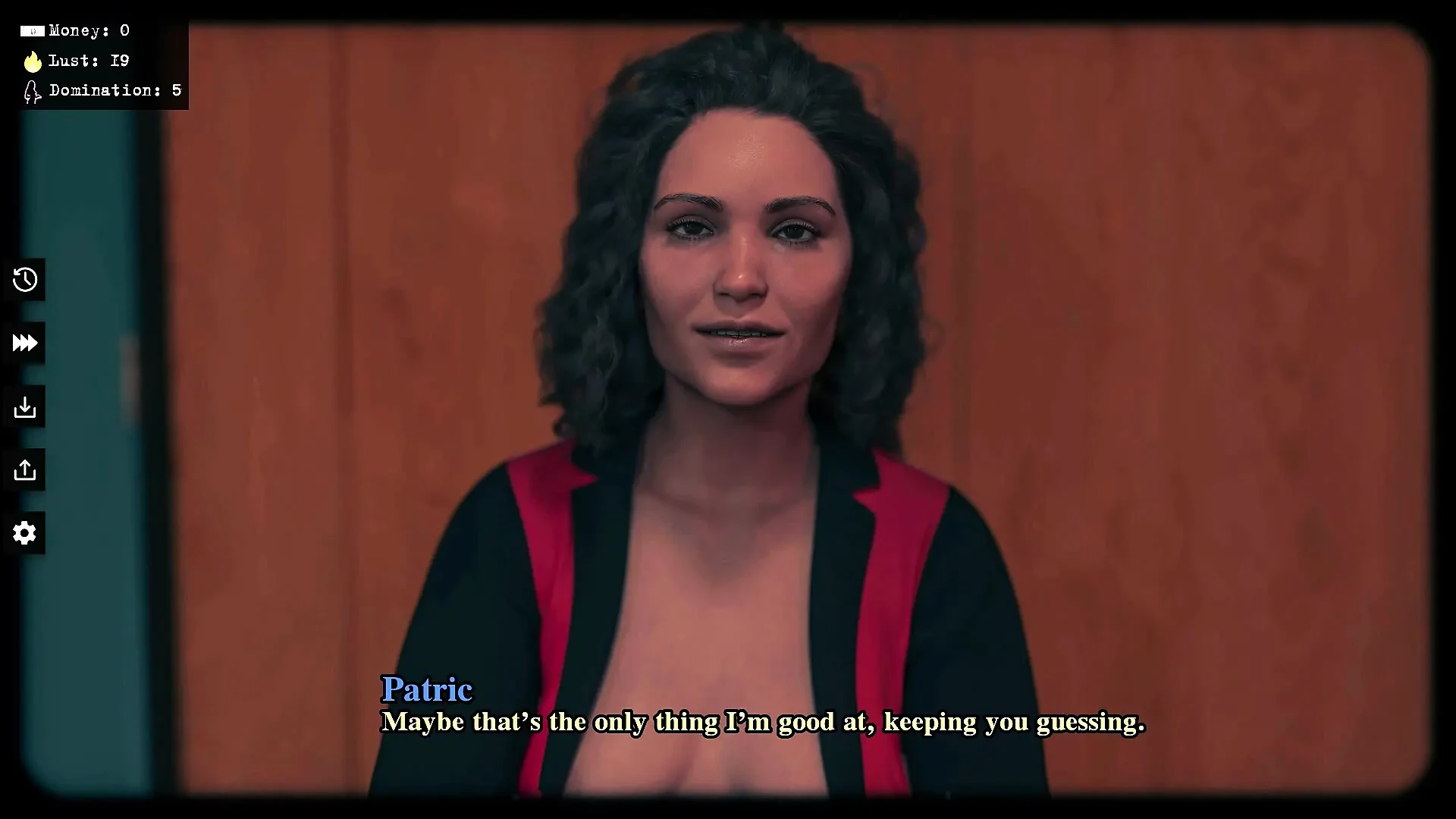
Task: Save the game with the download-arrow icon
Action: pyautogui.click(x=24, y=407)
